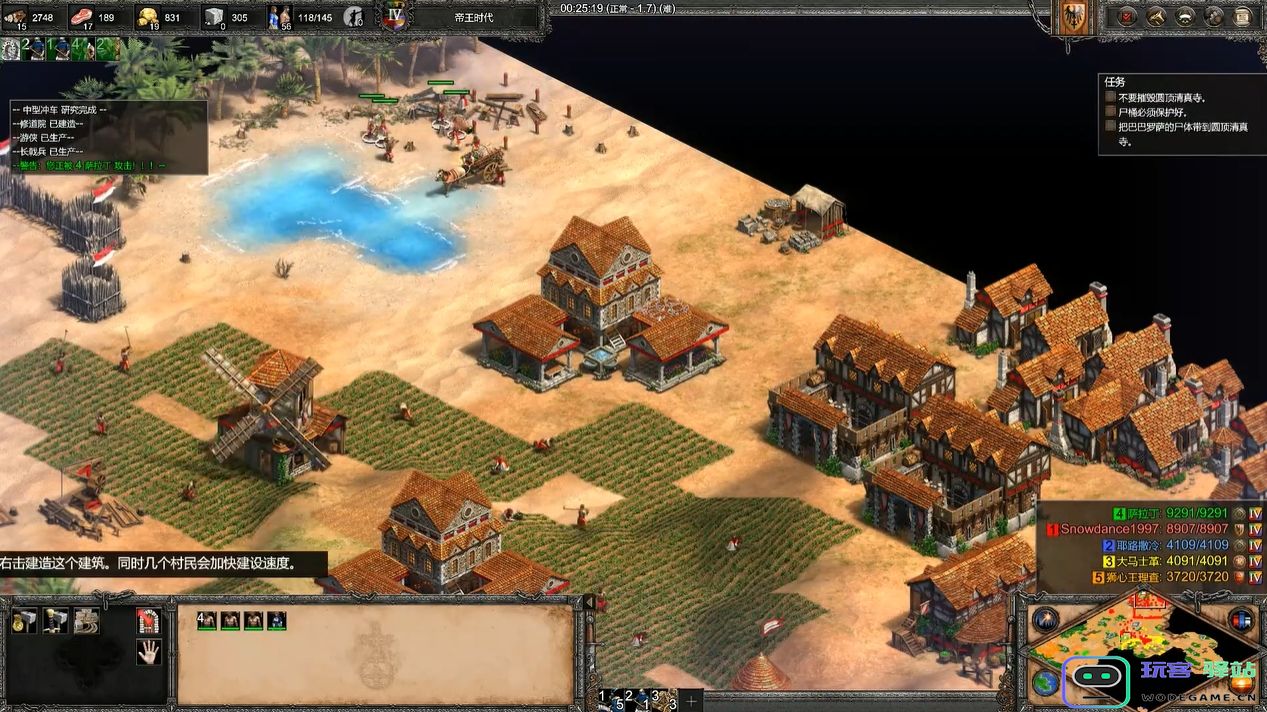1267x712 pixels.
Task: Open the economic buildings hammer menu
Action: [x=25, y=621]
